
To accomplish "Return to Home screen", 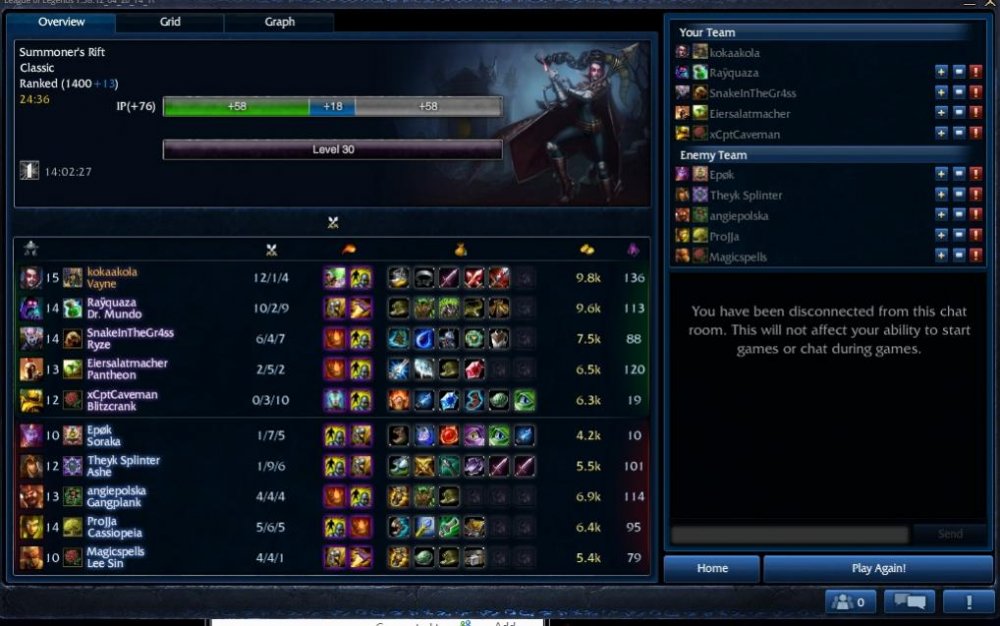I will click(x=712, y=568).
